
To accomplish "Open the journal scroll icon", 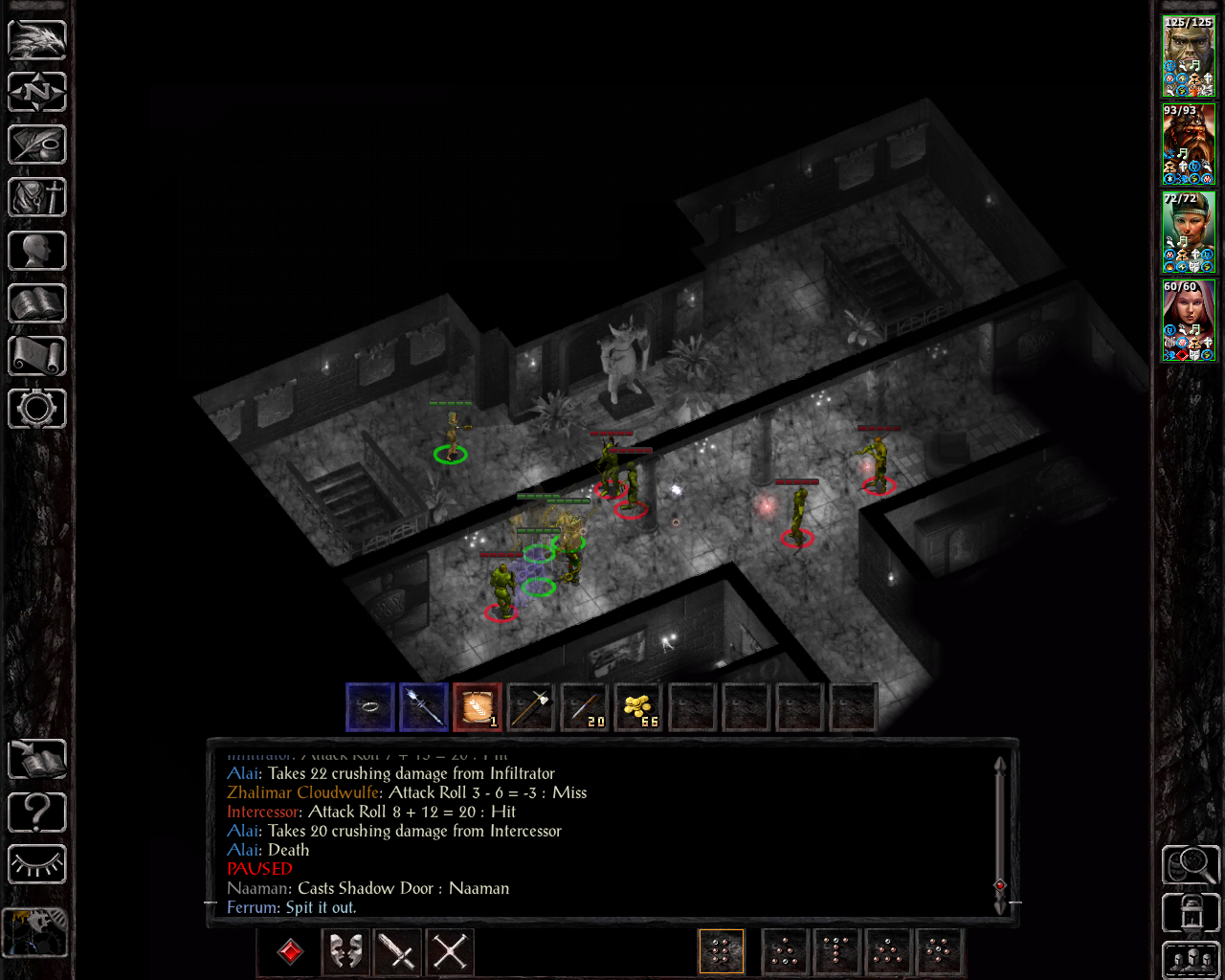I will (36, 145).
